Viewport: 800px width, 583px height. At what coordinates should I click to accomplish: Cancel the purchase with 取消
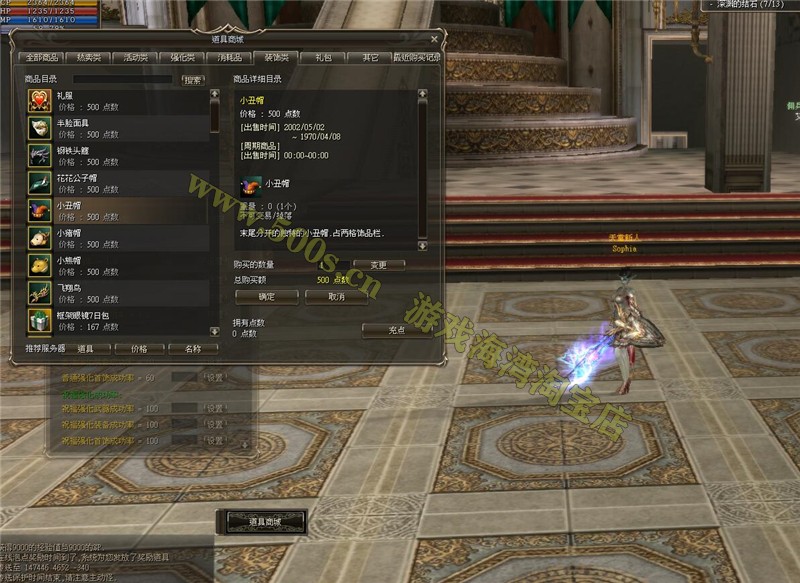tap(336, 296)
